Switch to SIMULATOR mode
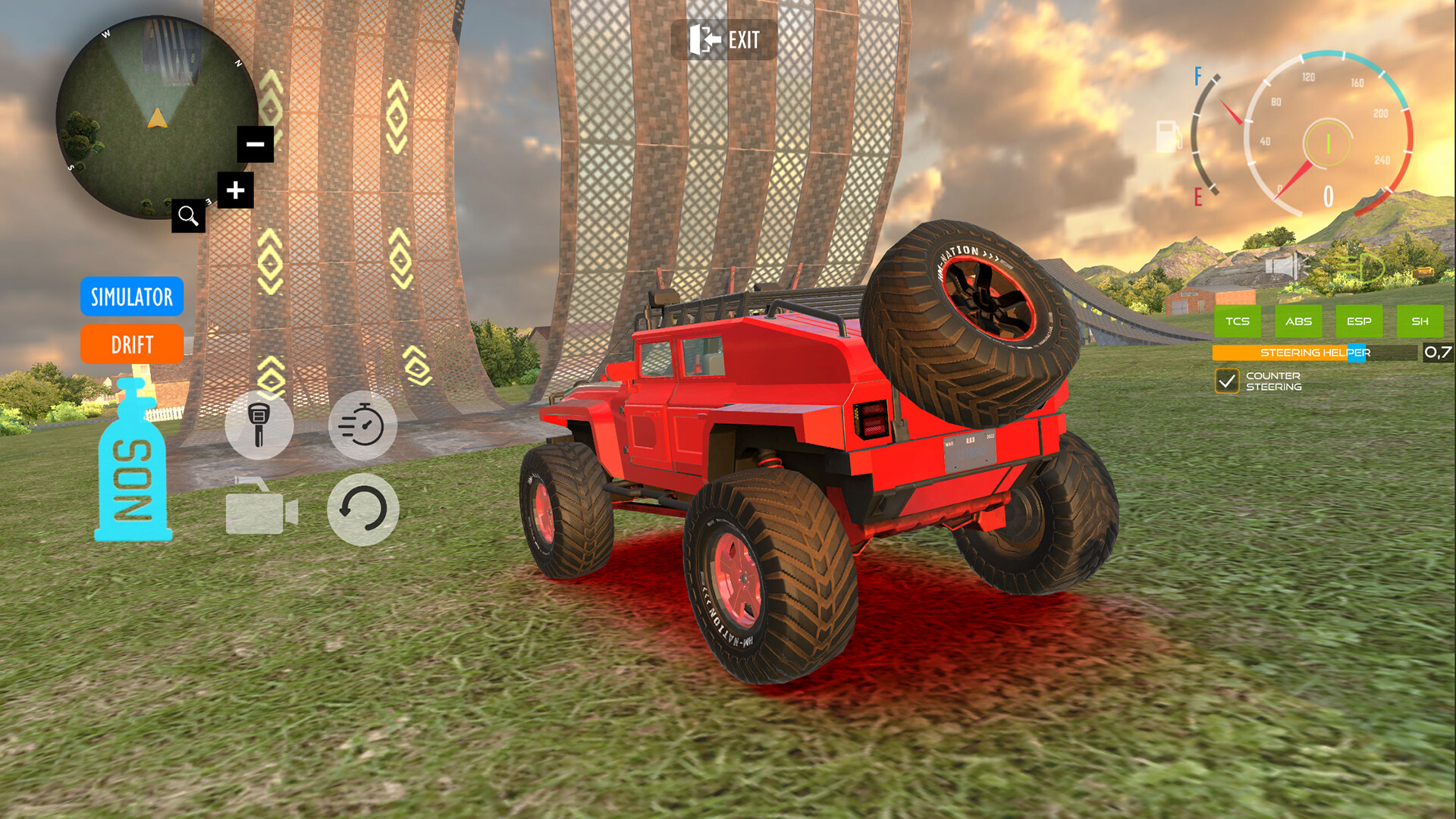This screenshot has height=819, width=1456. (131, 297)
